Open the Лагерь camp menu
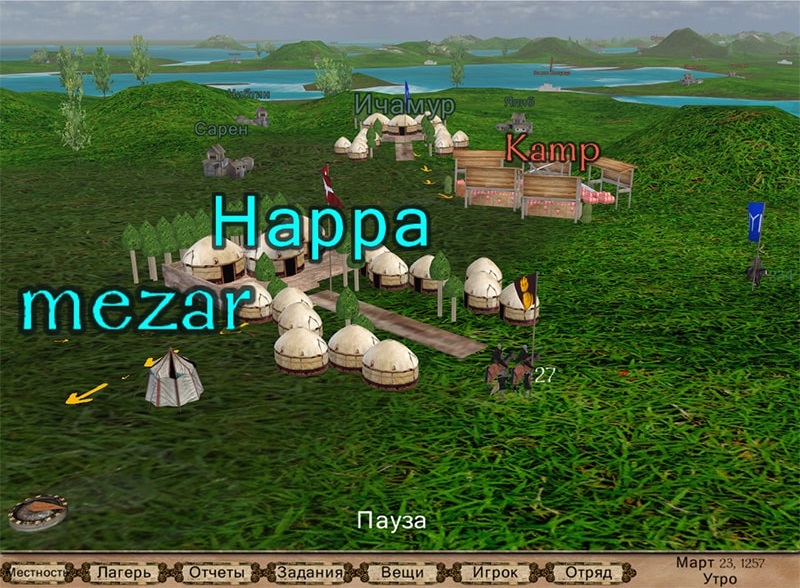 click(125, 574)
